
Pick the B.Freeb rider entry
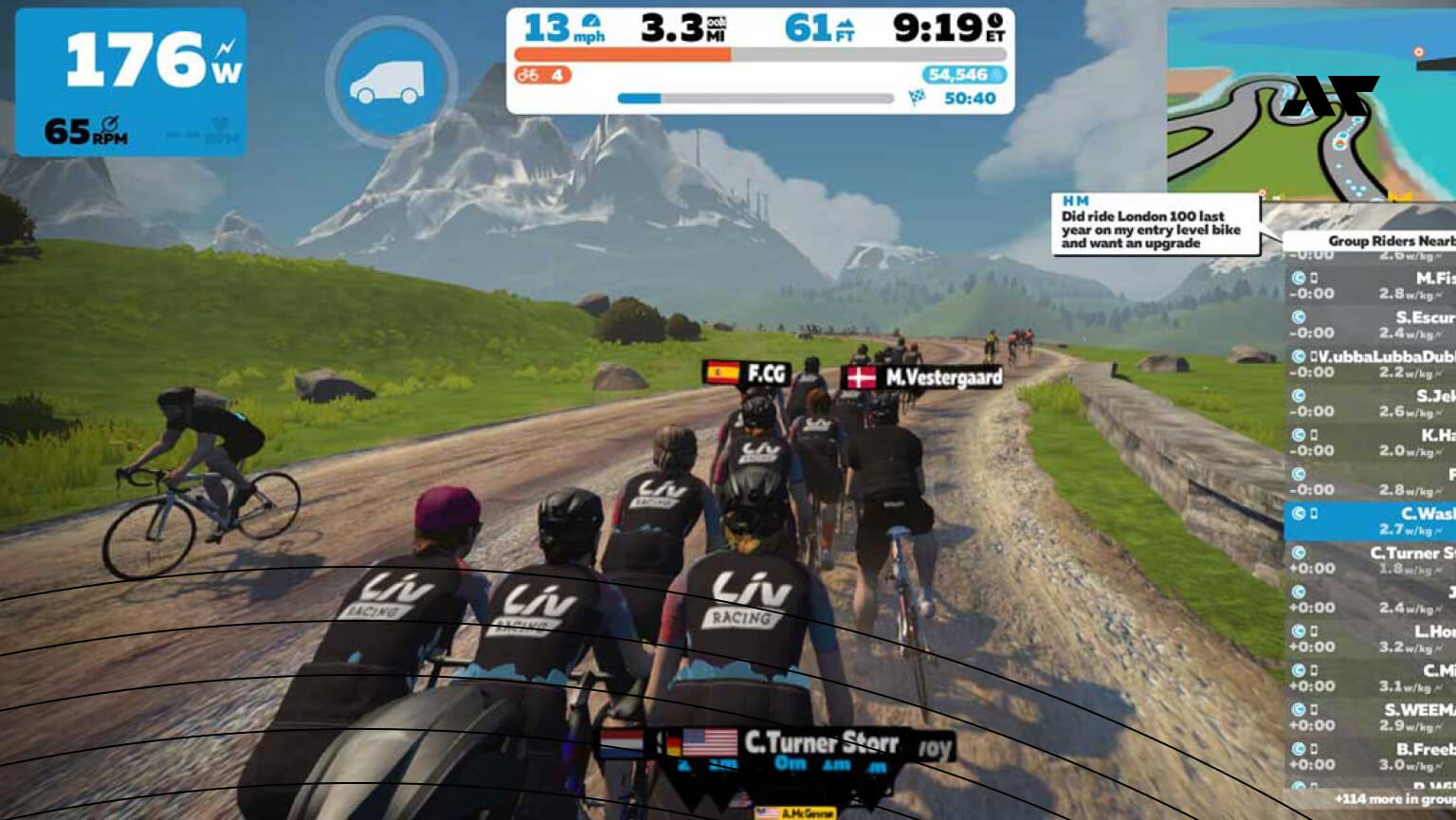click(x=1371, y=756)
